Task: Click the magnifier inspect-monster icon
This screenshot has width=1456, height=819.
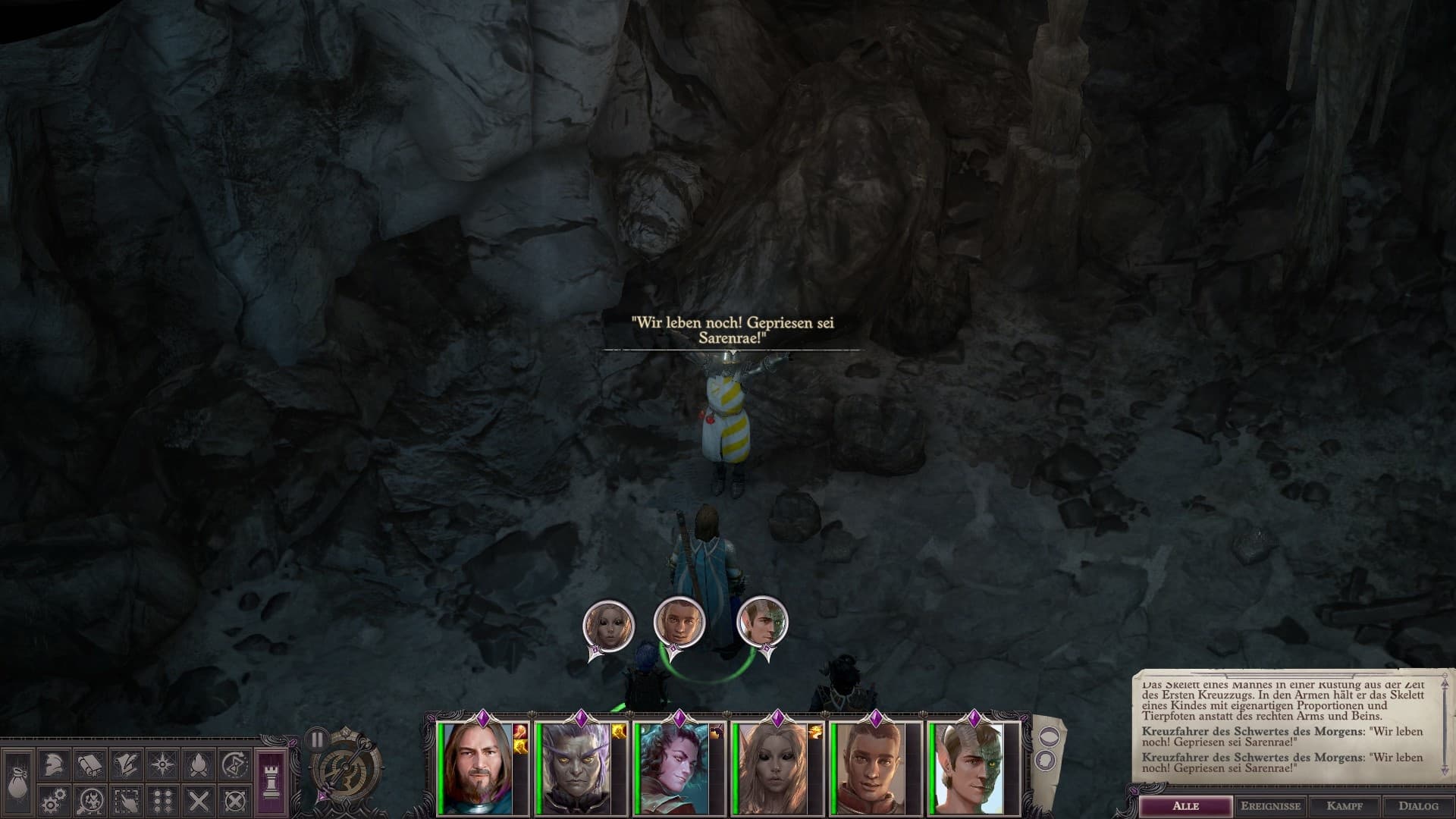Action: click(x=89, y=801)
